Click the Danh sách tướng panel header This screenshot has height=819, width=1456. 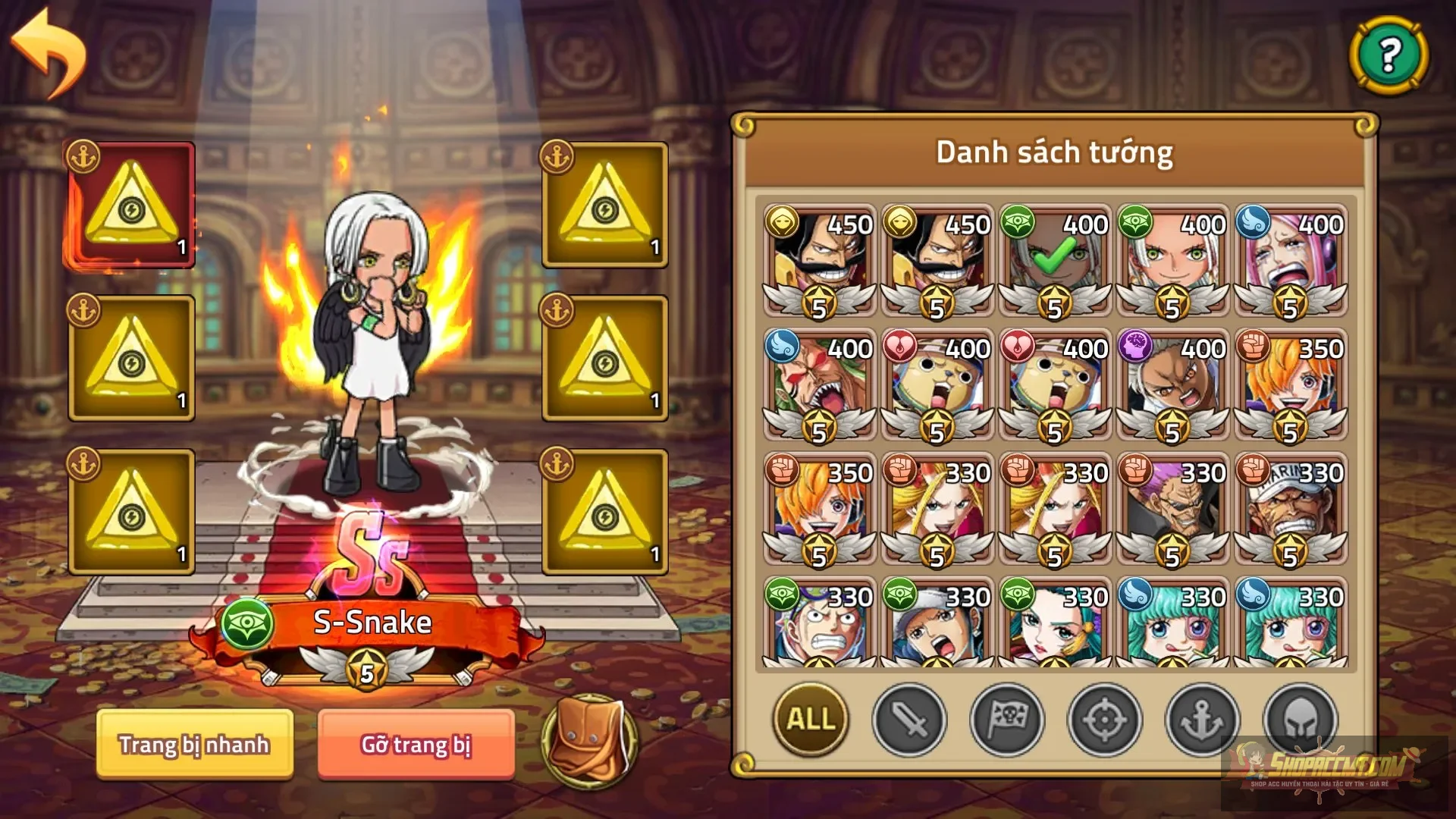point(1056,150)
